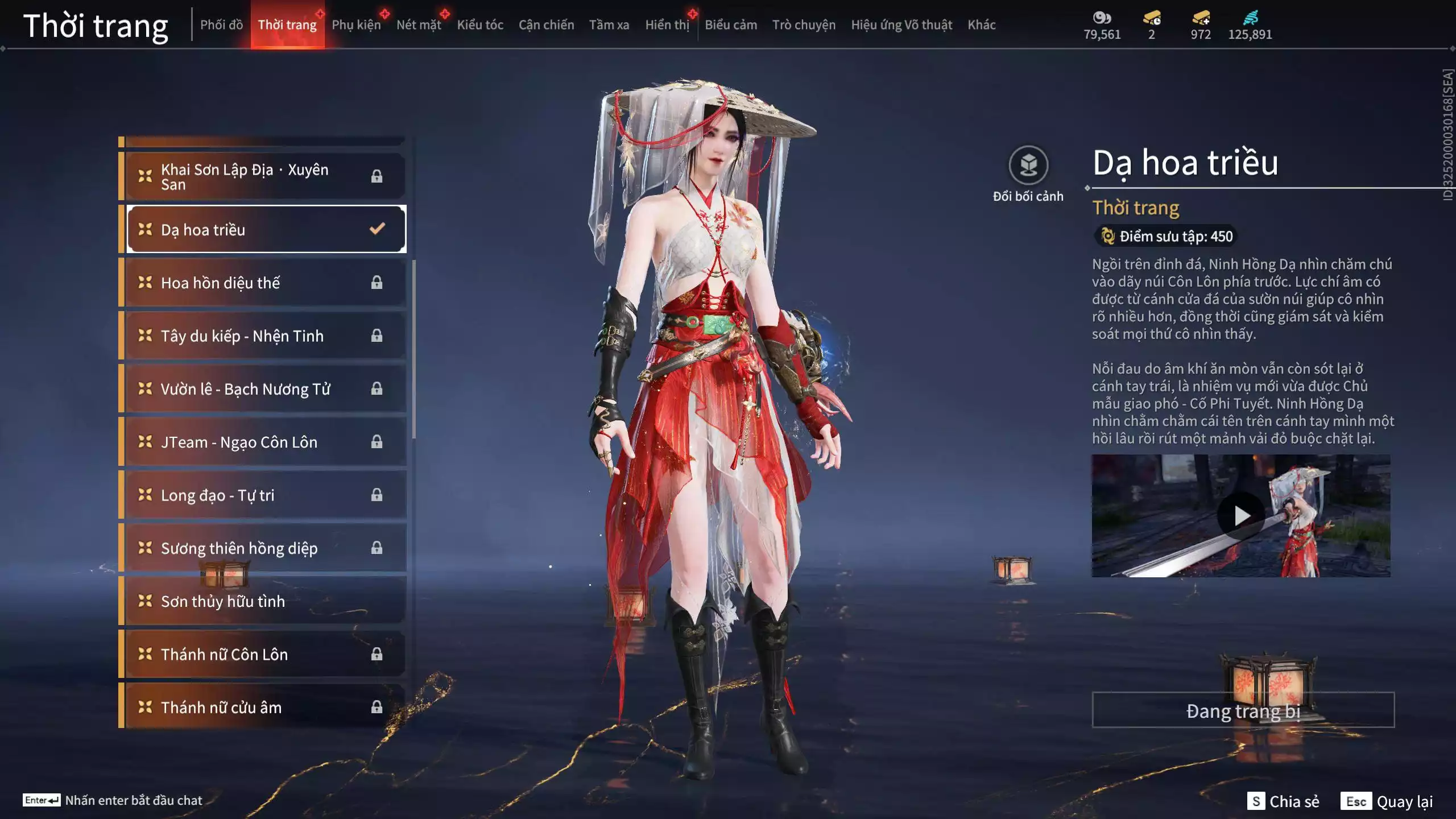Viewport: 1456px width, 819px height.
Task: Share the outfit with Chia sẻ
Action: (x=1283, y=801)
